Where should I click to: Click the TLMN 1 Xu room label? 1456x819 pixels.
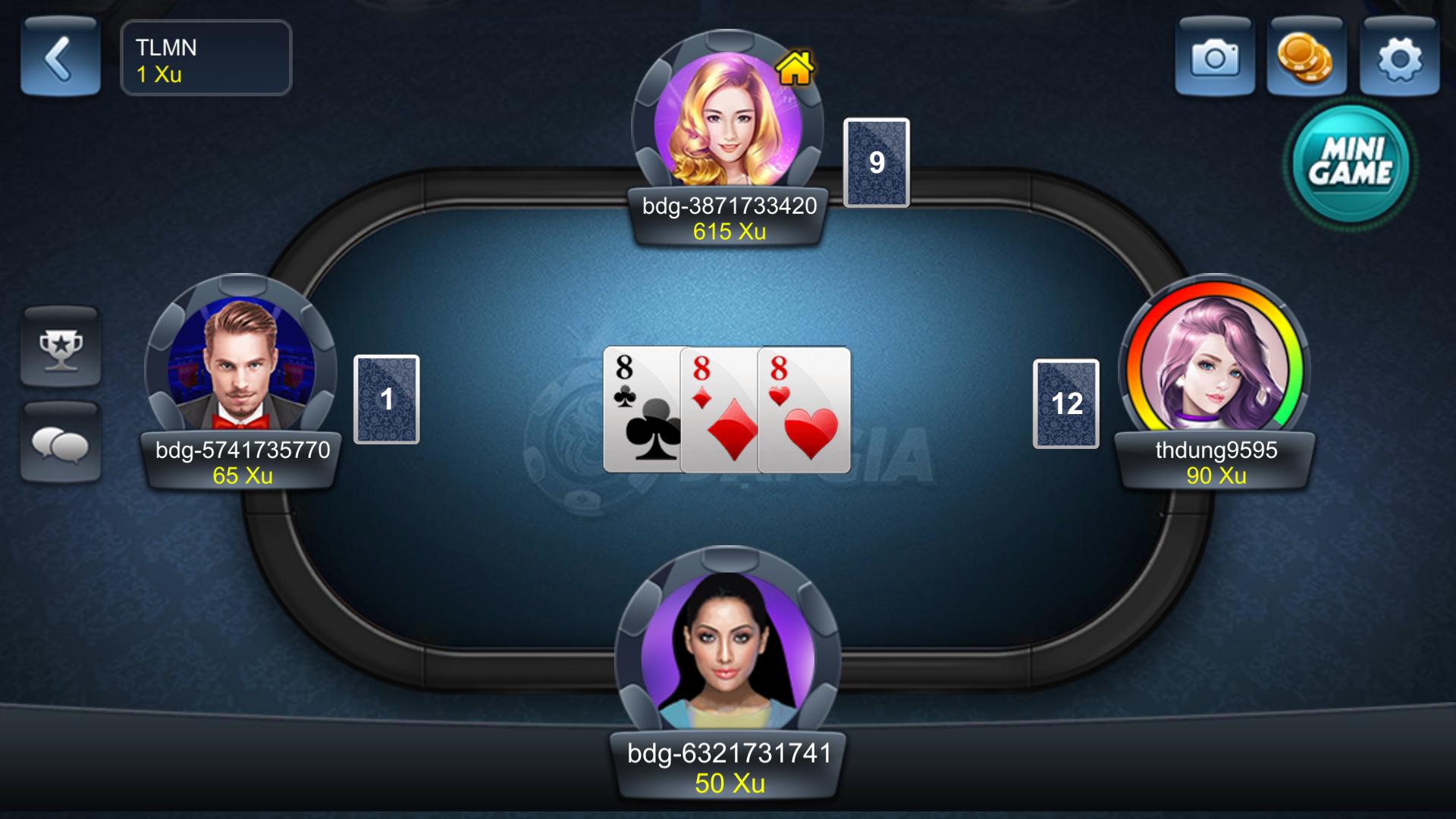tap(205, 58)
